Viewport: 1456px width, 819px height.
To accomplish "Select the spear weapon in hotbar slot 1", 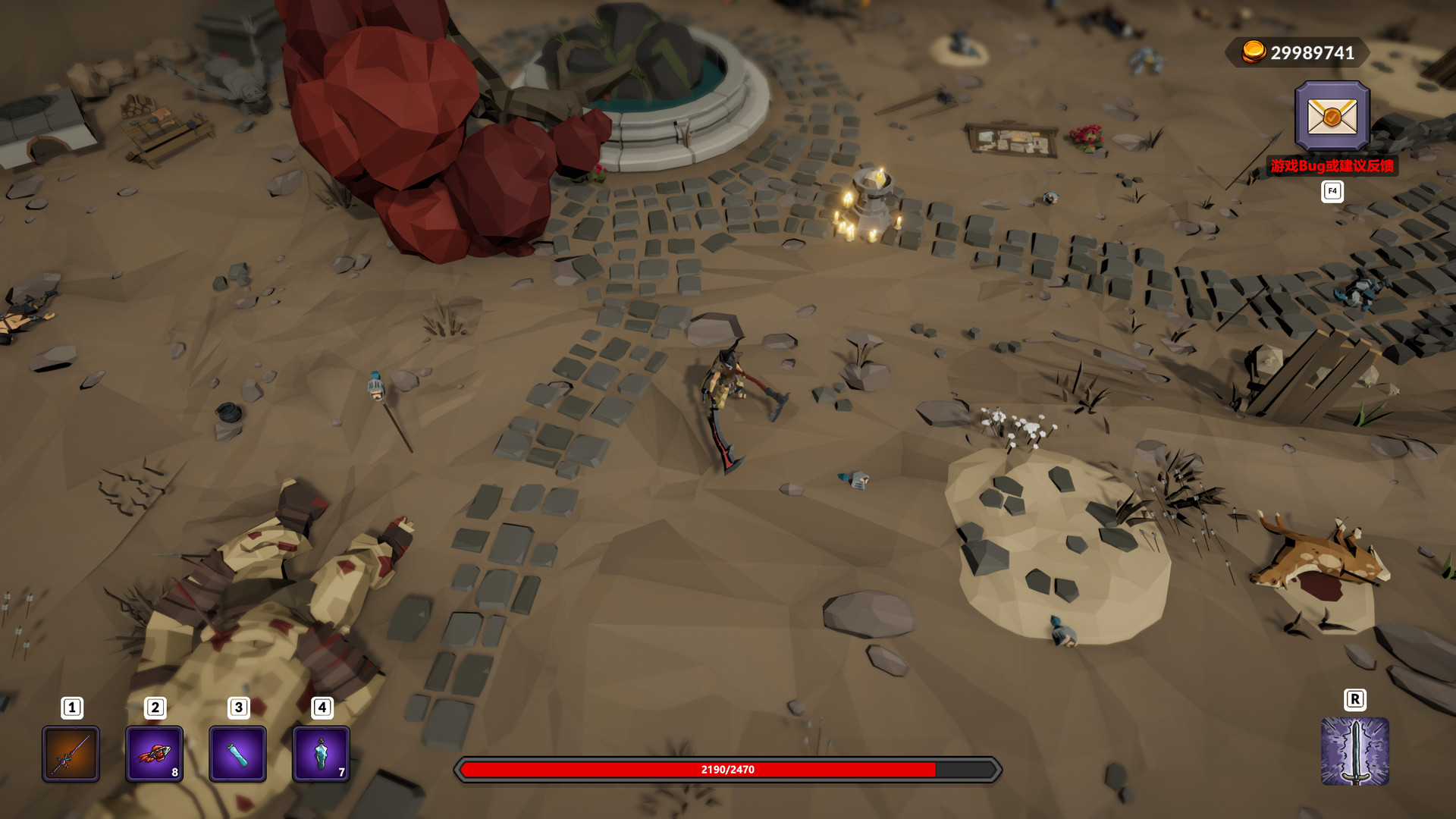I will click(x=71, y=755).
